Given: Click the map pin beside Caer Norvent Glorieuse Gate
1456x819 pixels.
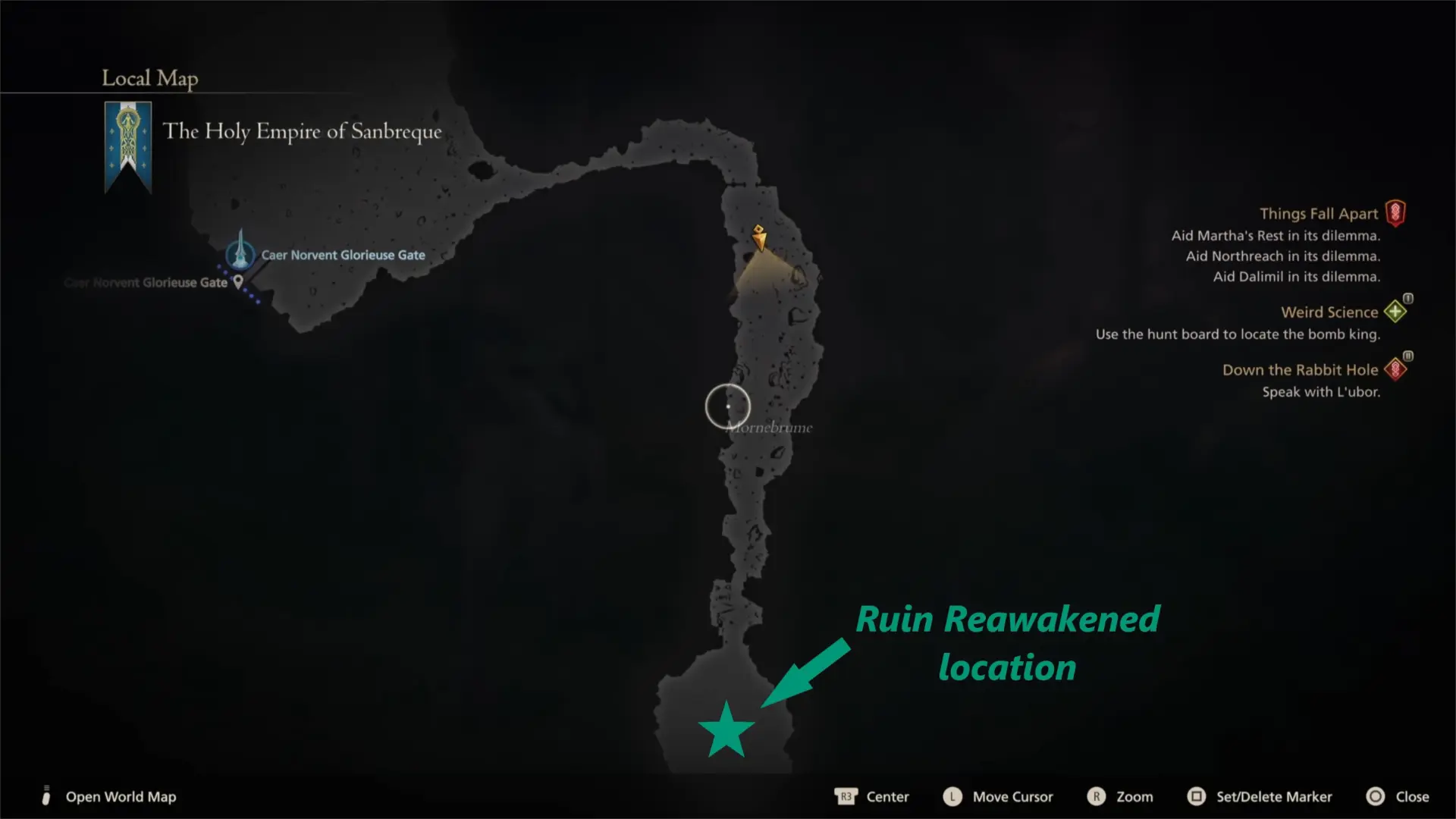Looking at the screenshot, I should 238,281.
